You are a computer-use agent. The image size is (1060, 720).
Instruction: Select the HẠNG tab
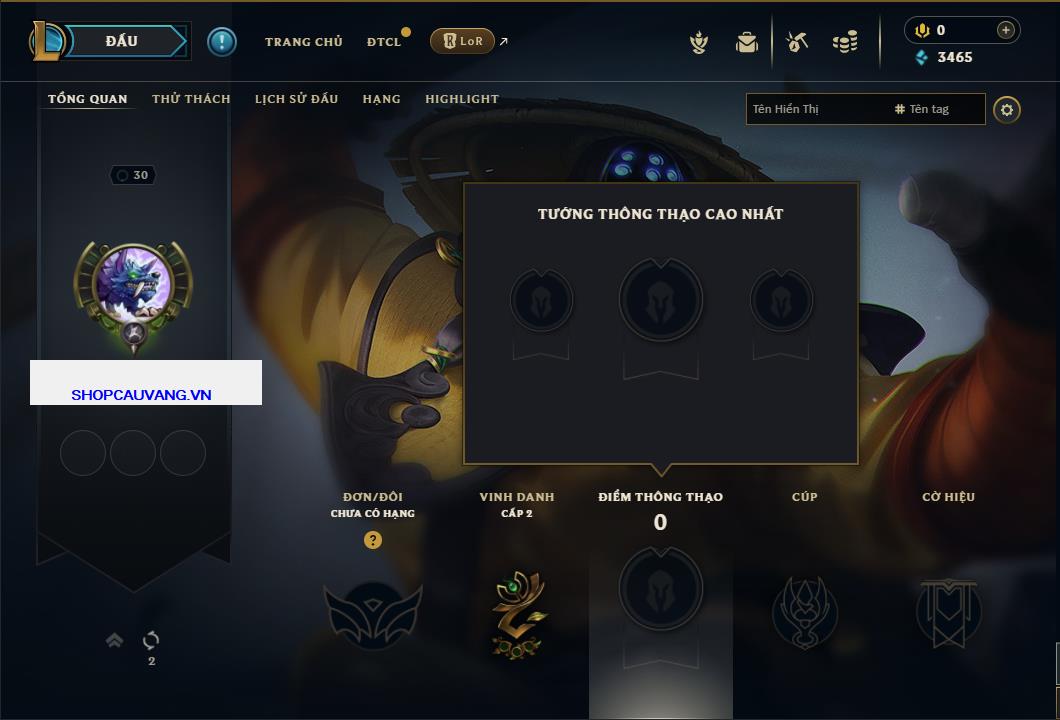pyautogui.click(x=381, y=99)
